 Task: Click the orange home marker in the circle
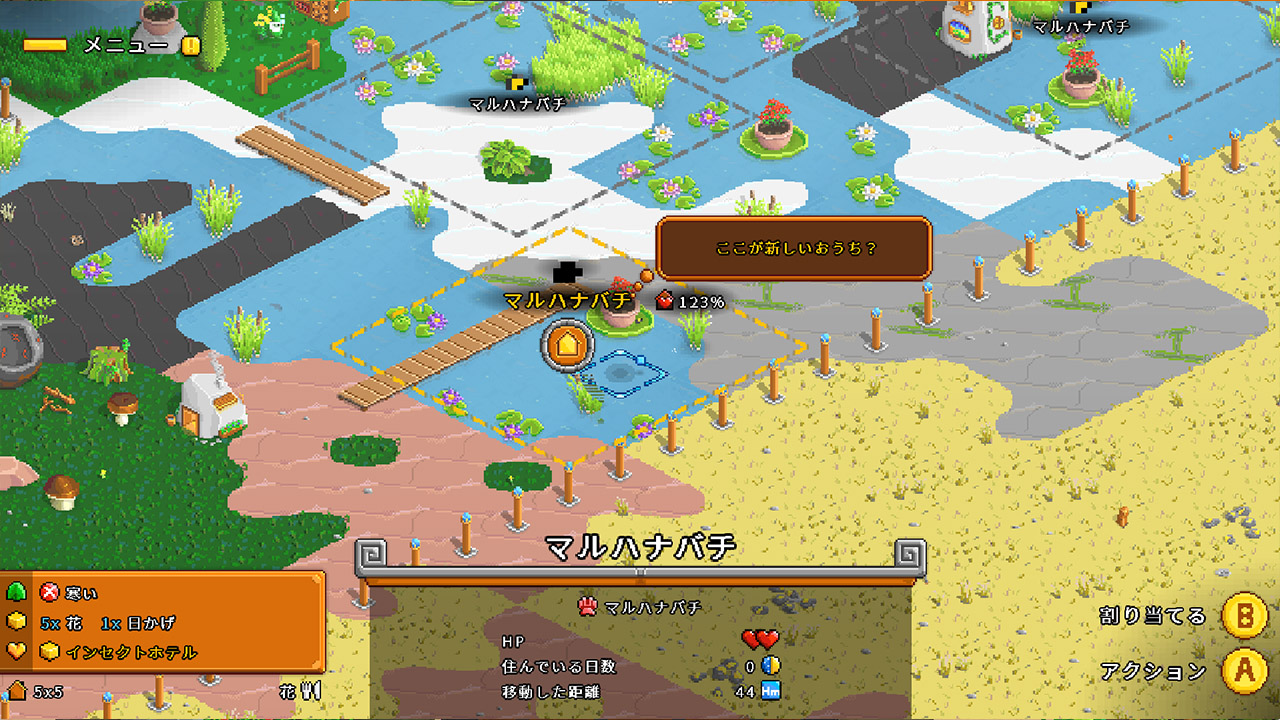click(565, 346)
